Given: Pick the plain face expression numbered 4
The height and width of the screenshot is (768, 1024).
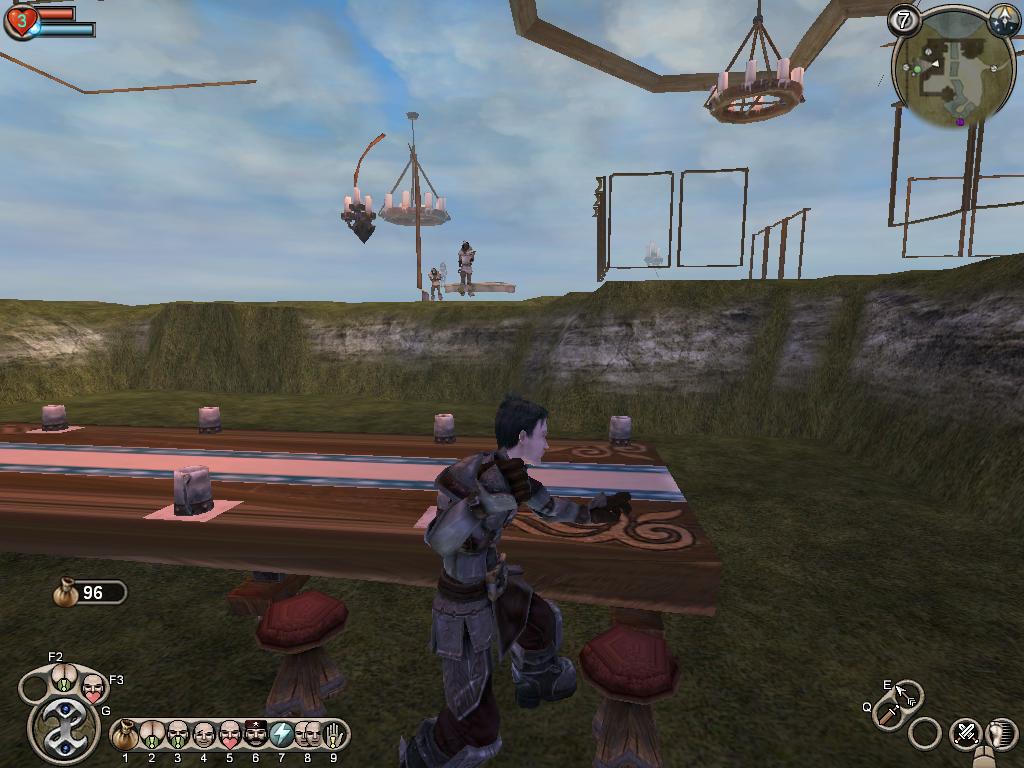Looking at the screenshot, I should (x=204, y=735).
